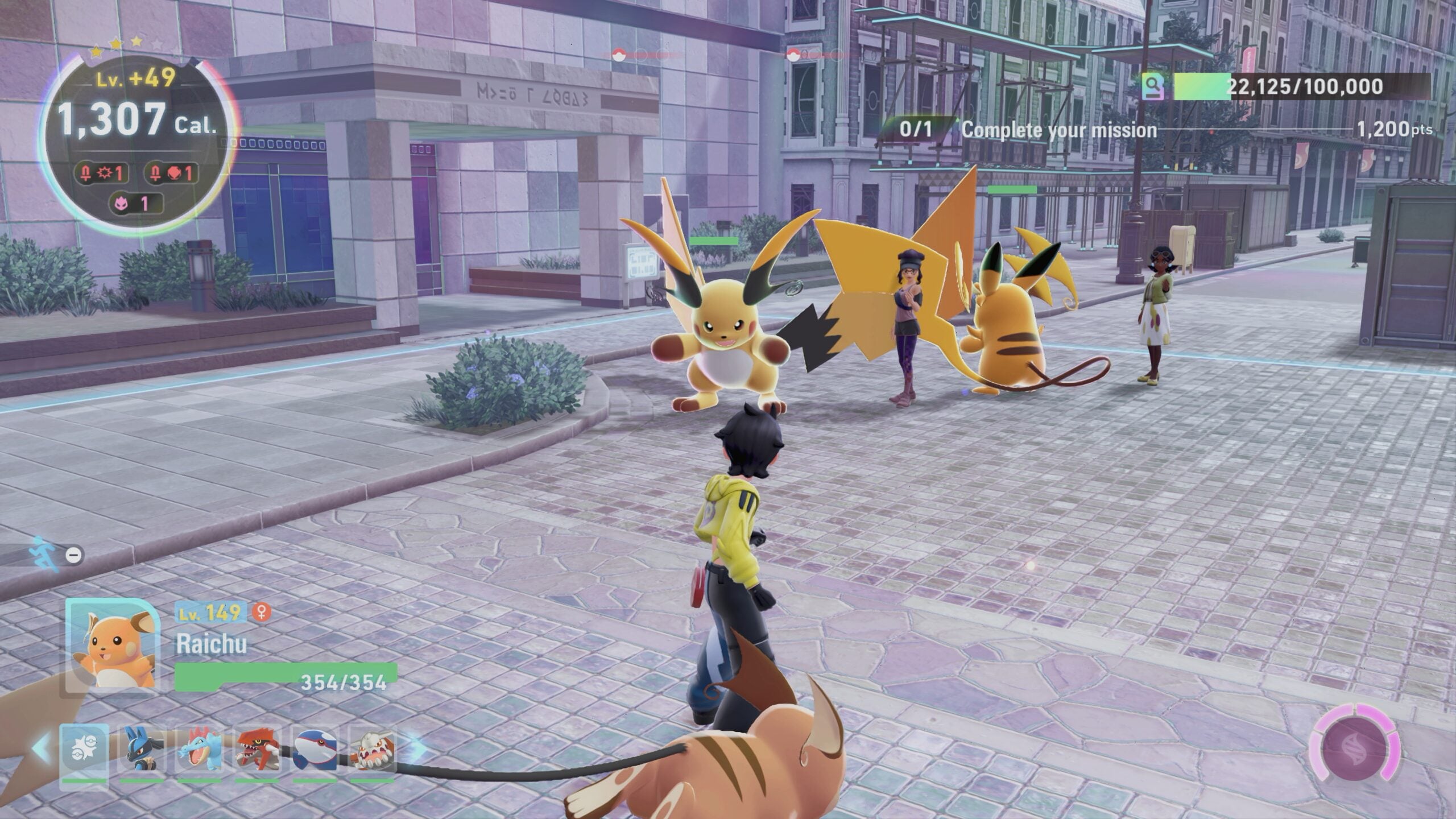Click the researcher points profile icon
1456x819 pixels.
coord(1153,87)
